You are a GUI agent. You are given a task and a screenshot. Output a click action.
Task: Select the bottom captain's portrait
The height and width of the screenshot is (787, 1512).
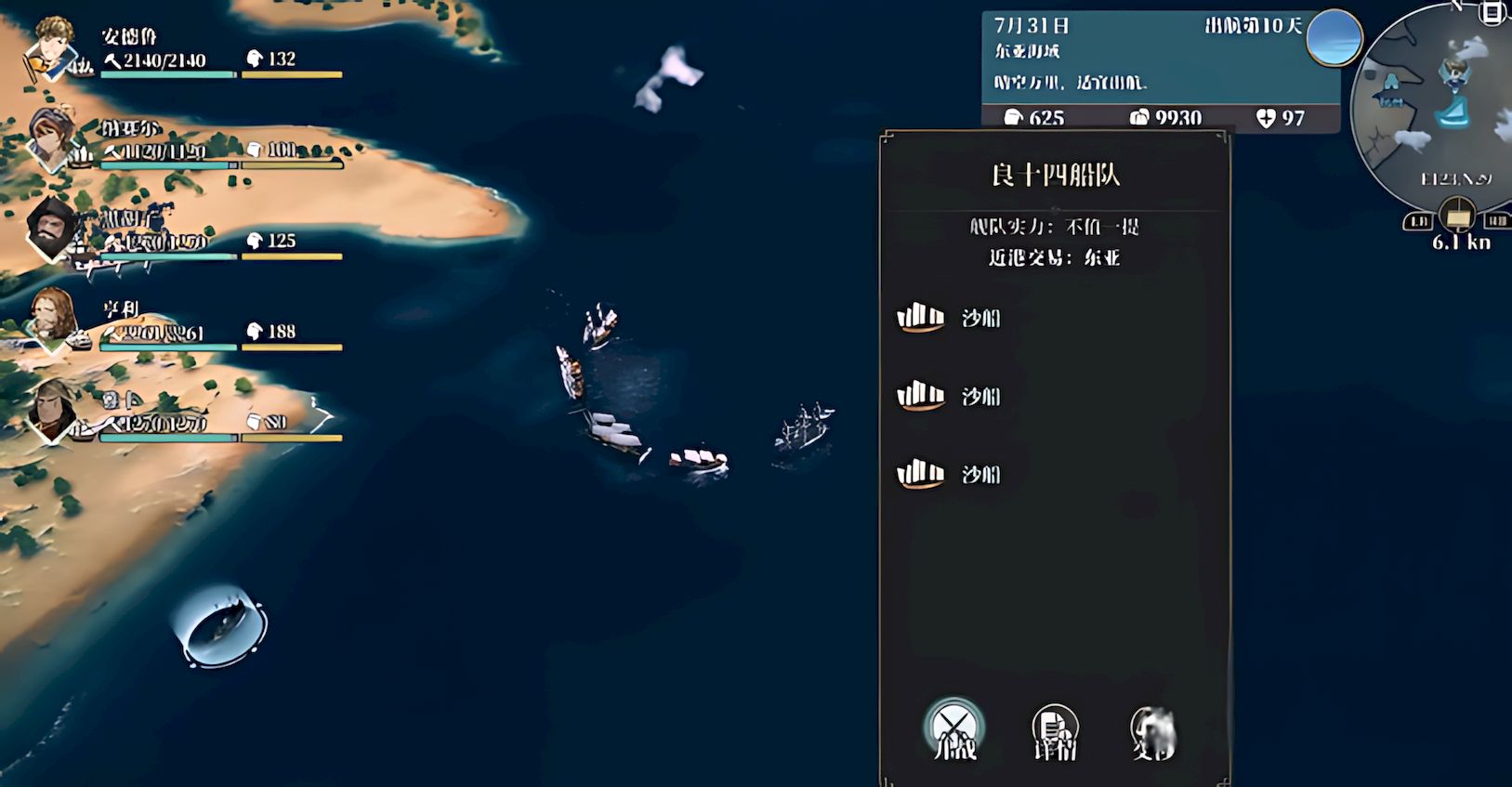(54, 409)
